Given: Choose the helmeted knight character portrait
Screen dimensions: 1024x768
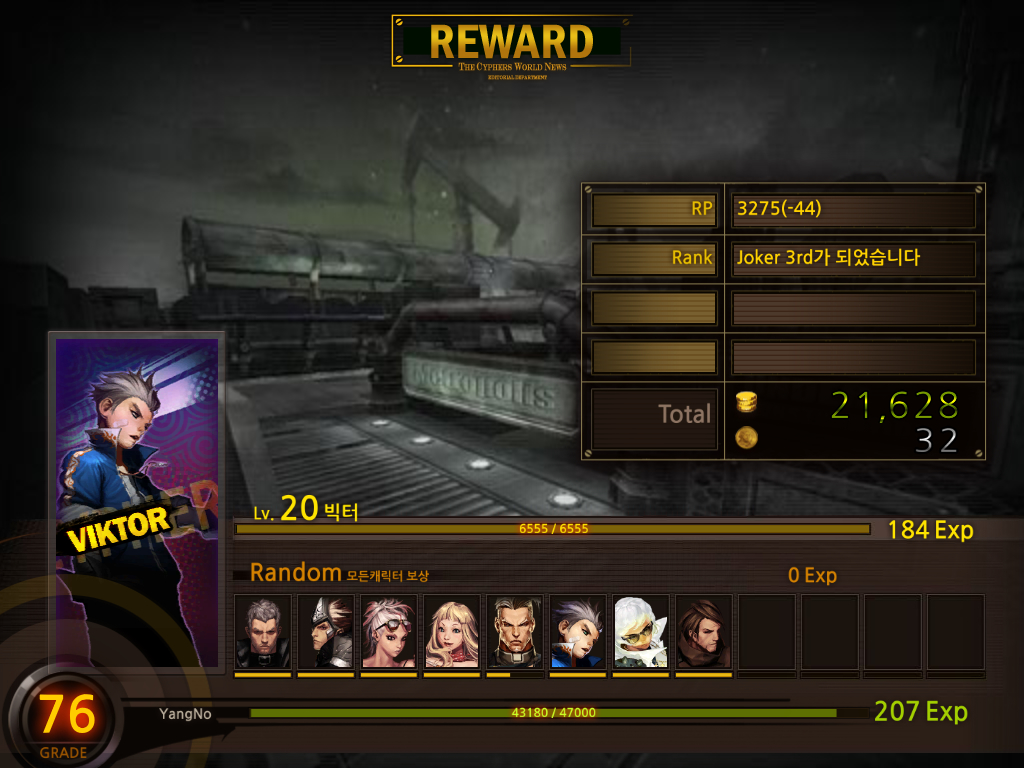Looking at the screenshot, I should (x=326, y=632).
